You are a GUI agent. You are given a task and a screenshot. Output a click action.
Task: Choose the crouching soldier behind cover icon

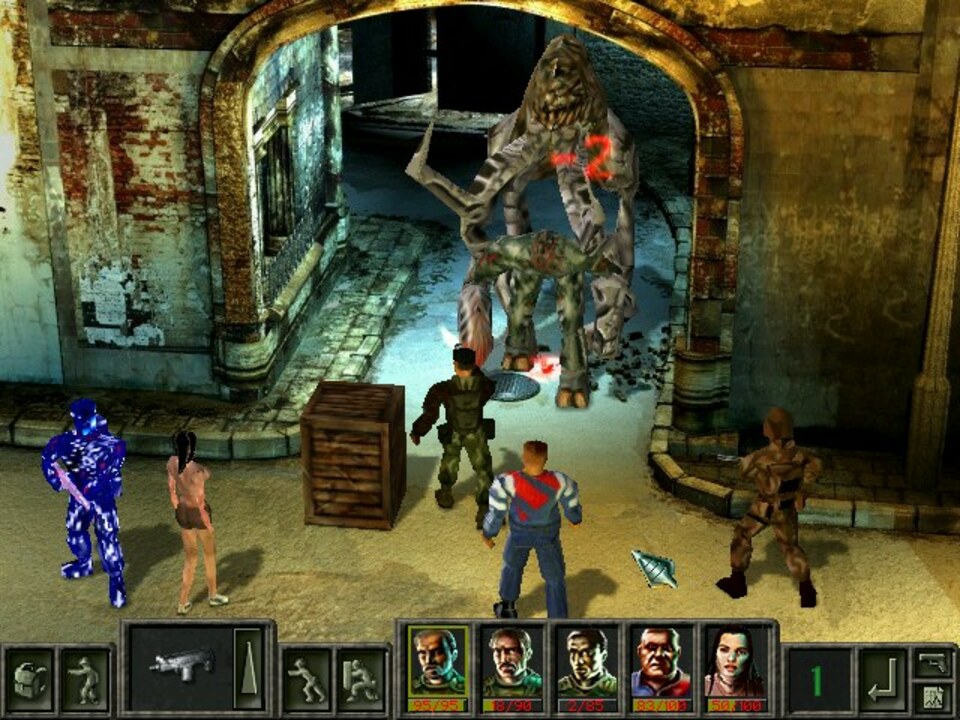tap(361, 680)
